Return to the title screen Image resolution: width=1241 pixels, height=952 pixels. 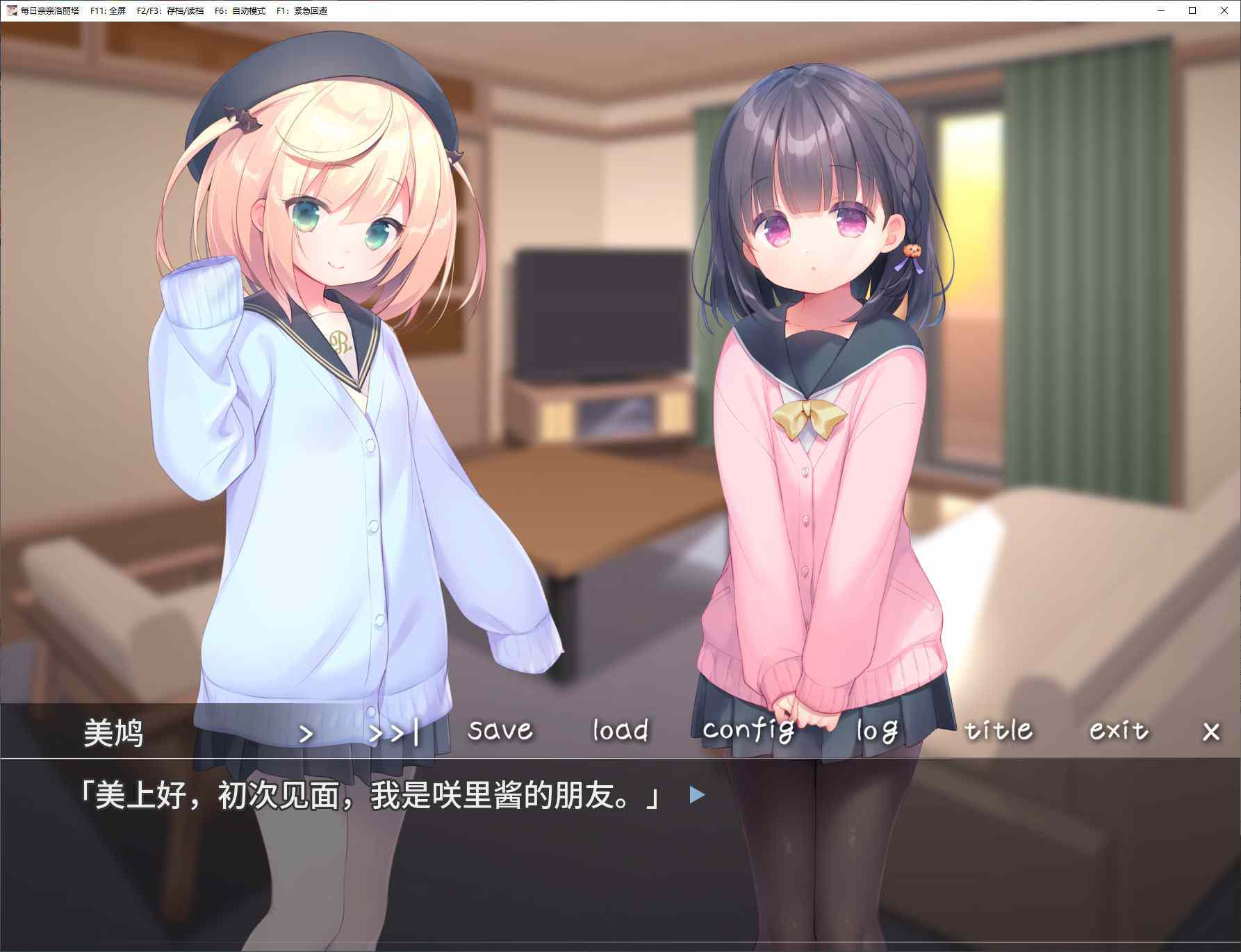tap(998, 730)
